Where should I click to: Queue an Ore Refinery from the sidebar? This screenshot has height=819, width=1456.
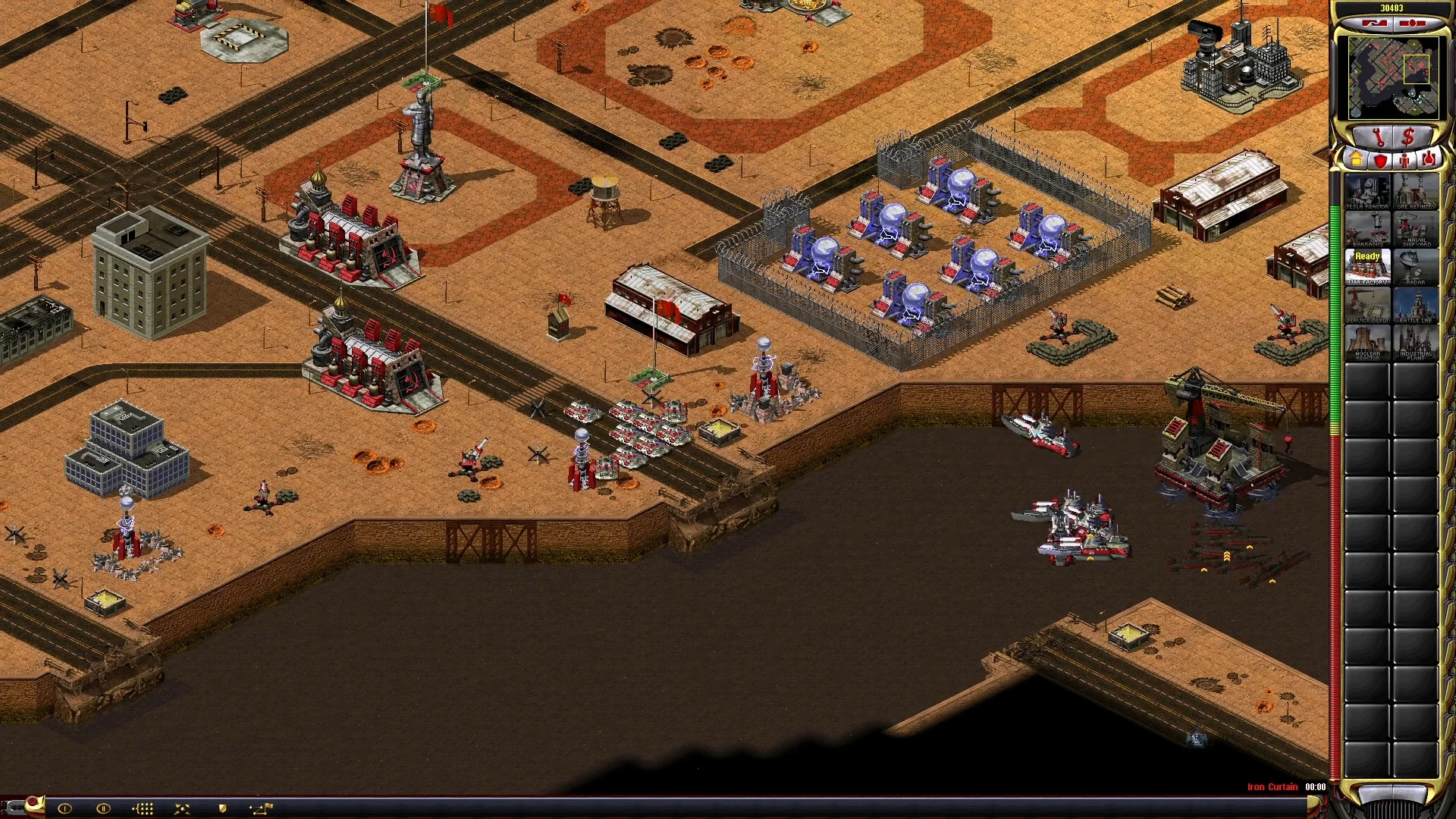[1415, 193]
